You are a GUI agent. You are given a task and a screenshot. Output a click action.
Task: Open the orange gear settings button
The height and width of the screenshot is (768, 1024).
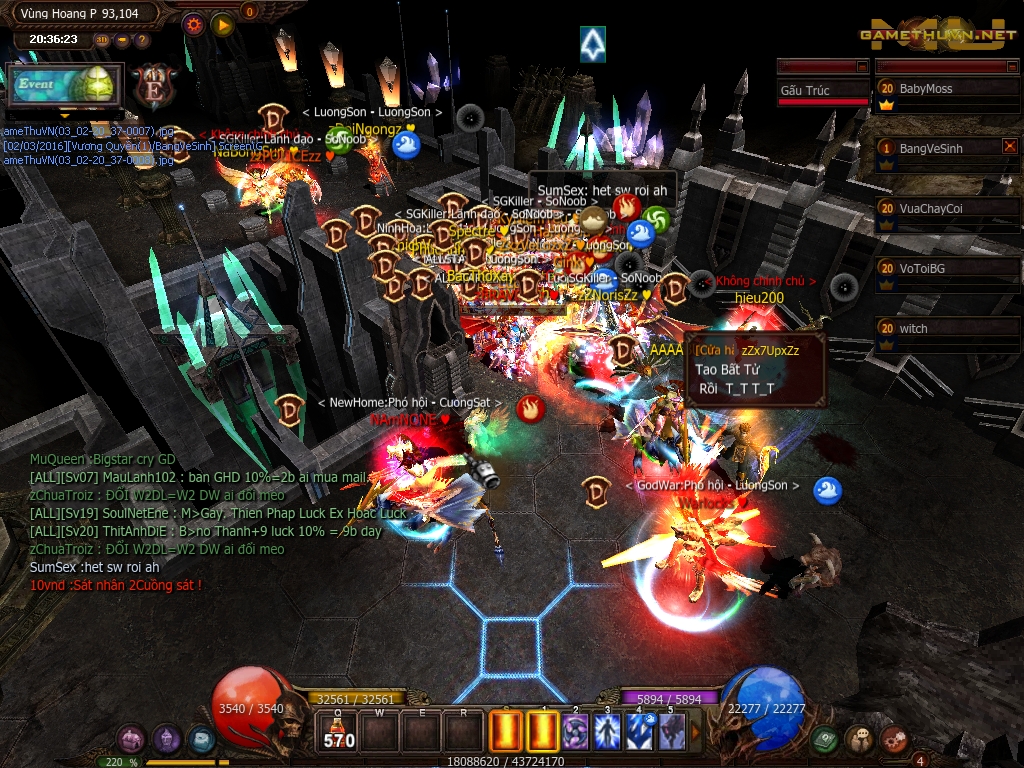tap(194, 24)
